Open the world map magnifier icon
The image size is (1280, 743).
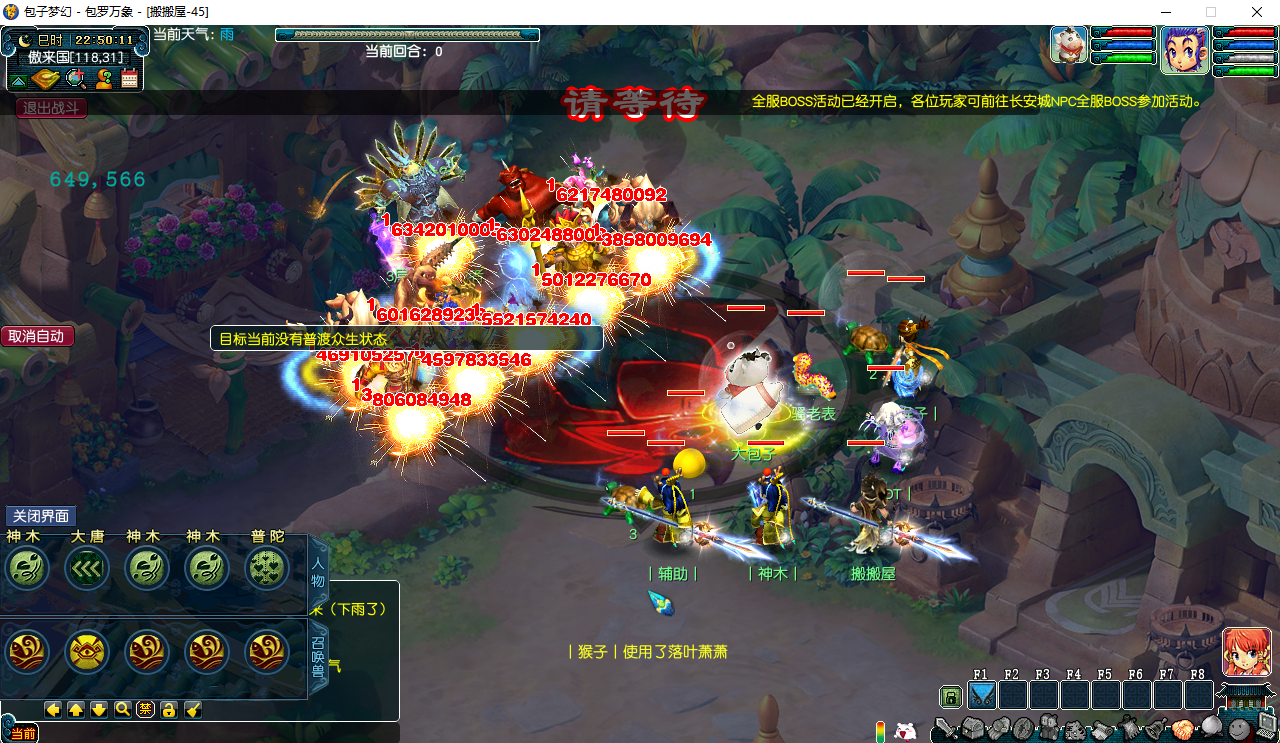pyautogui.click(x=75, y=79)
